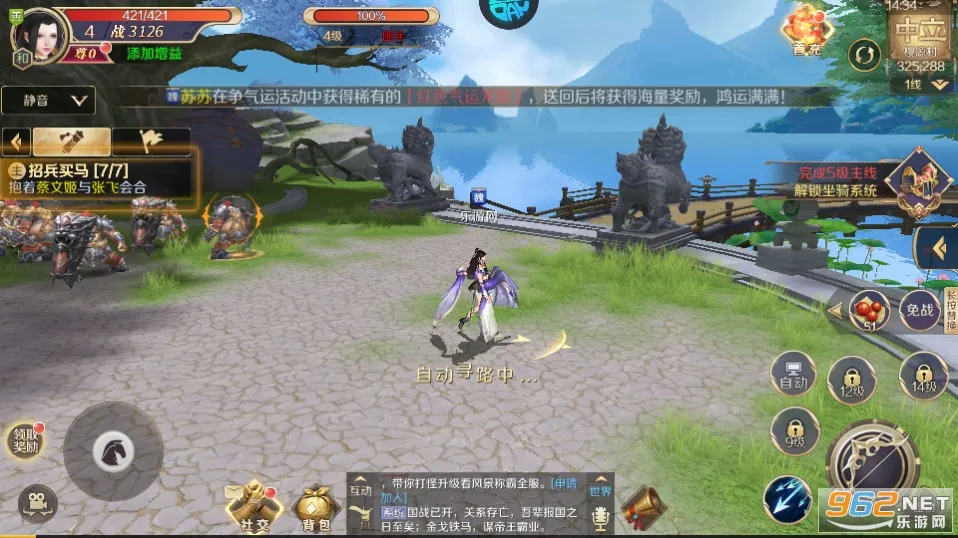Open the 首充 first recharge offer
The image size is (958, 538).
click(x=807, y=29)
